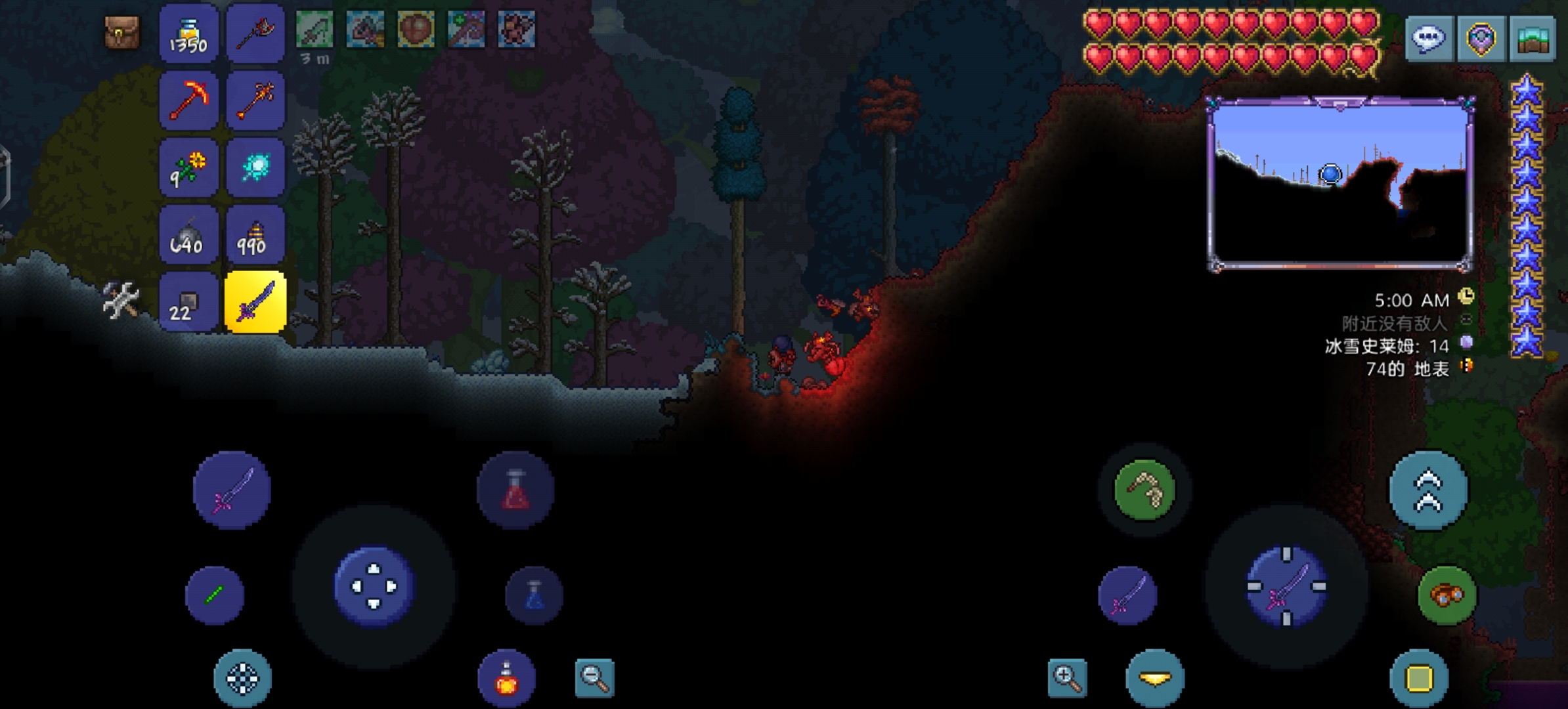Image resolution: width=1568 pixels, height=709 pixels.
Task: Select the glowing cyan orb slot
Action: click(x=255, y=168)
